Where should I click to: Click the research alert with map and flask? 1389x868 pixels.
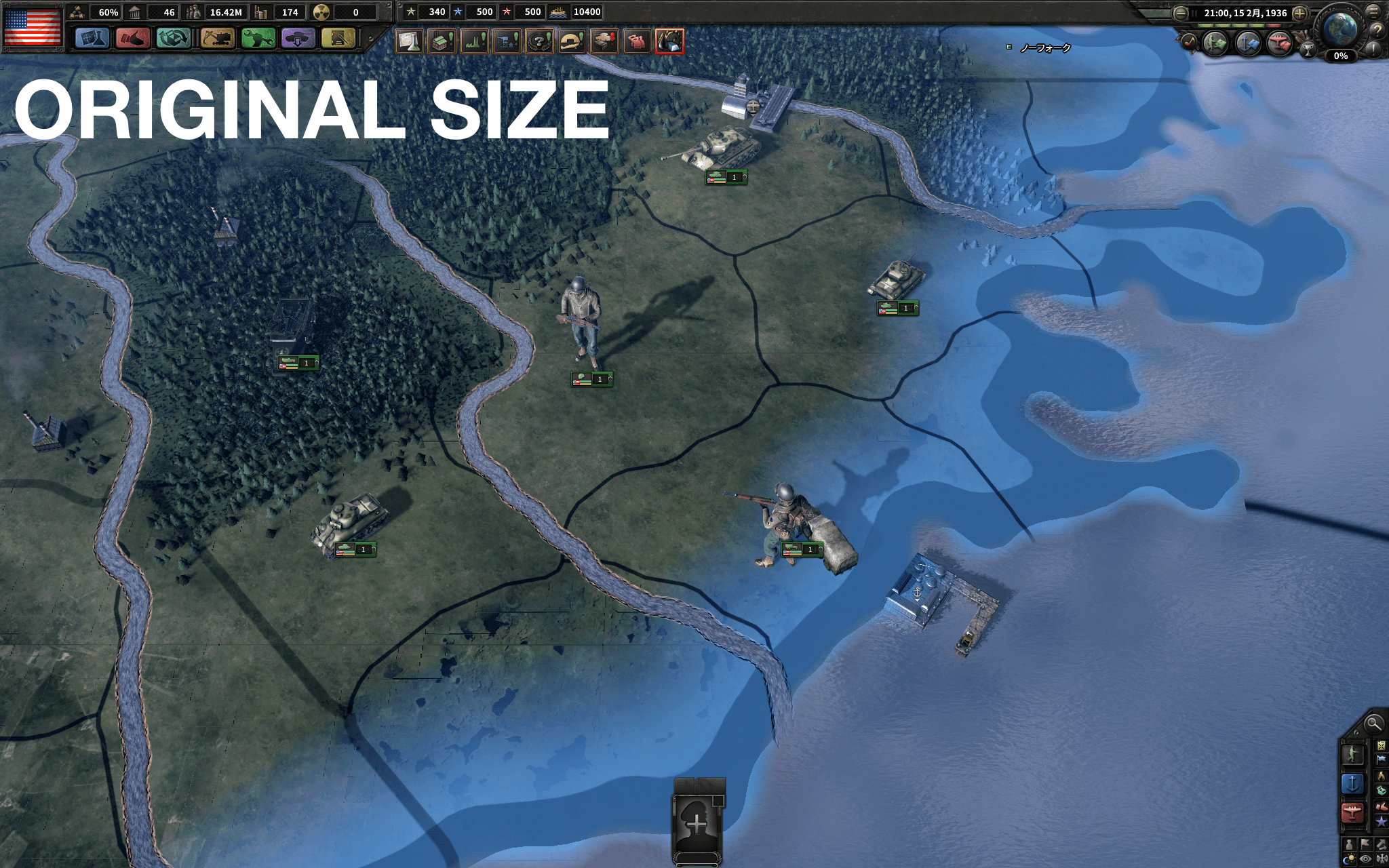[409, 41]
